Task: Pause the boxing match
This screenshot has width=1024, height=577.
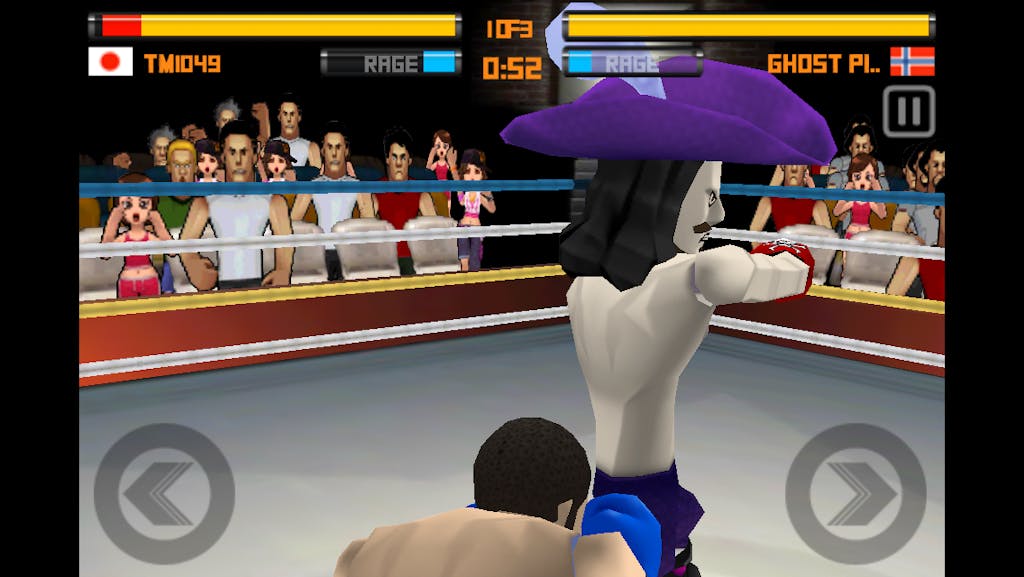Action: [x=908, y=111]
